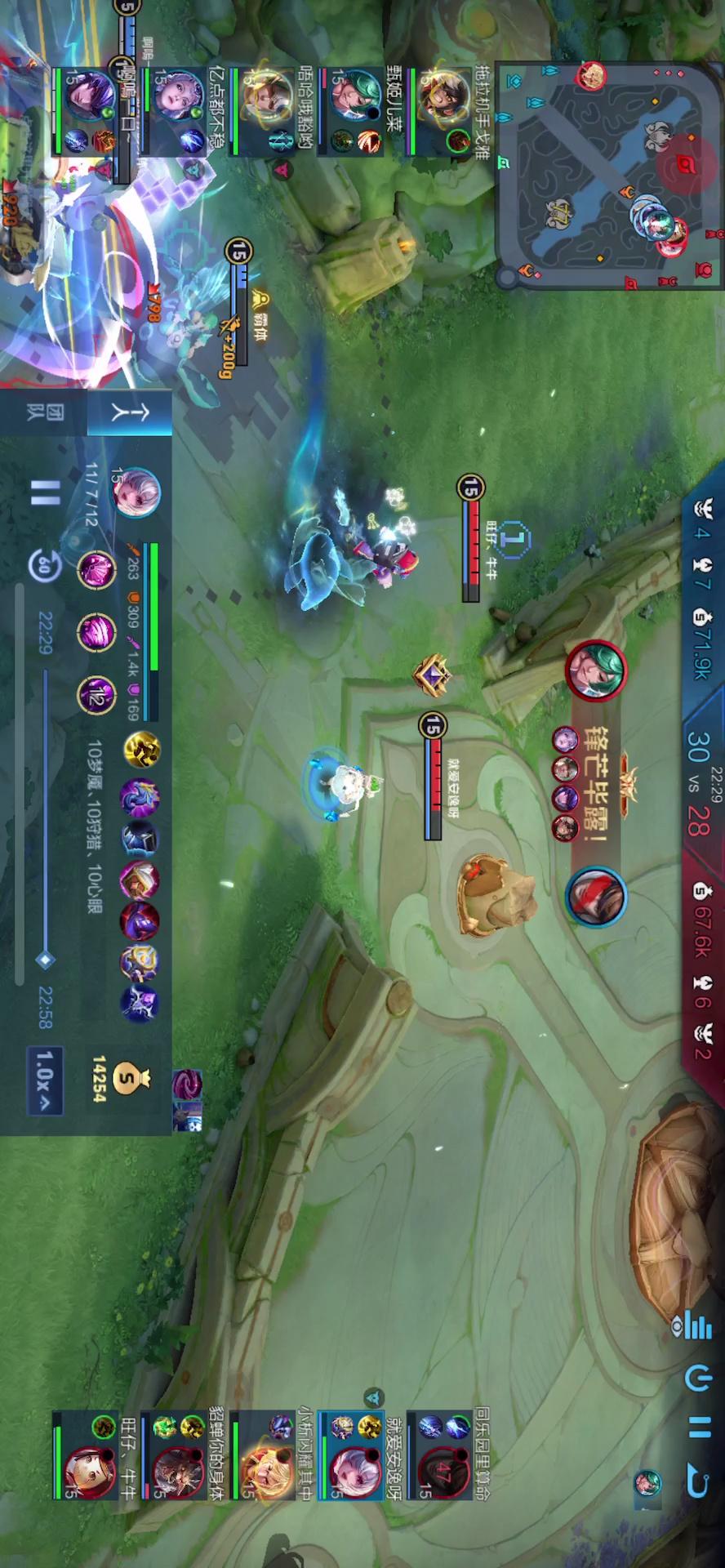Image resolution: width=725 pixels, height=1568 pixels.
Task: Click the curved return arrow button
Action: (696, 1480)
